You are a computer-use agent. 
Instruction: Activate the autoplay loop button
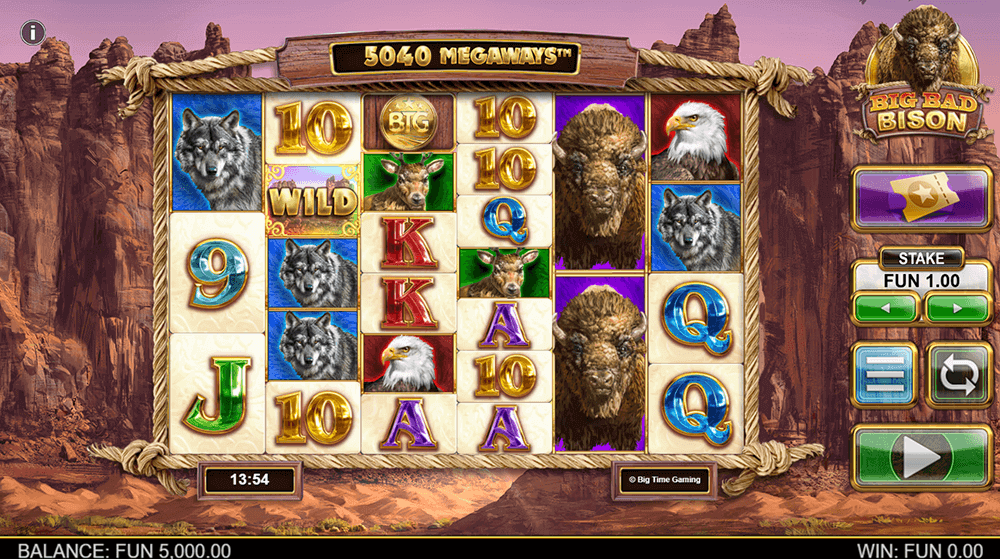(x=958, y=374)
